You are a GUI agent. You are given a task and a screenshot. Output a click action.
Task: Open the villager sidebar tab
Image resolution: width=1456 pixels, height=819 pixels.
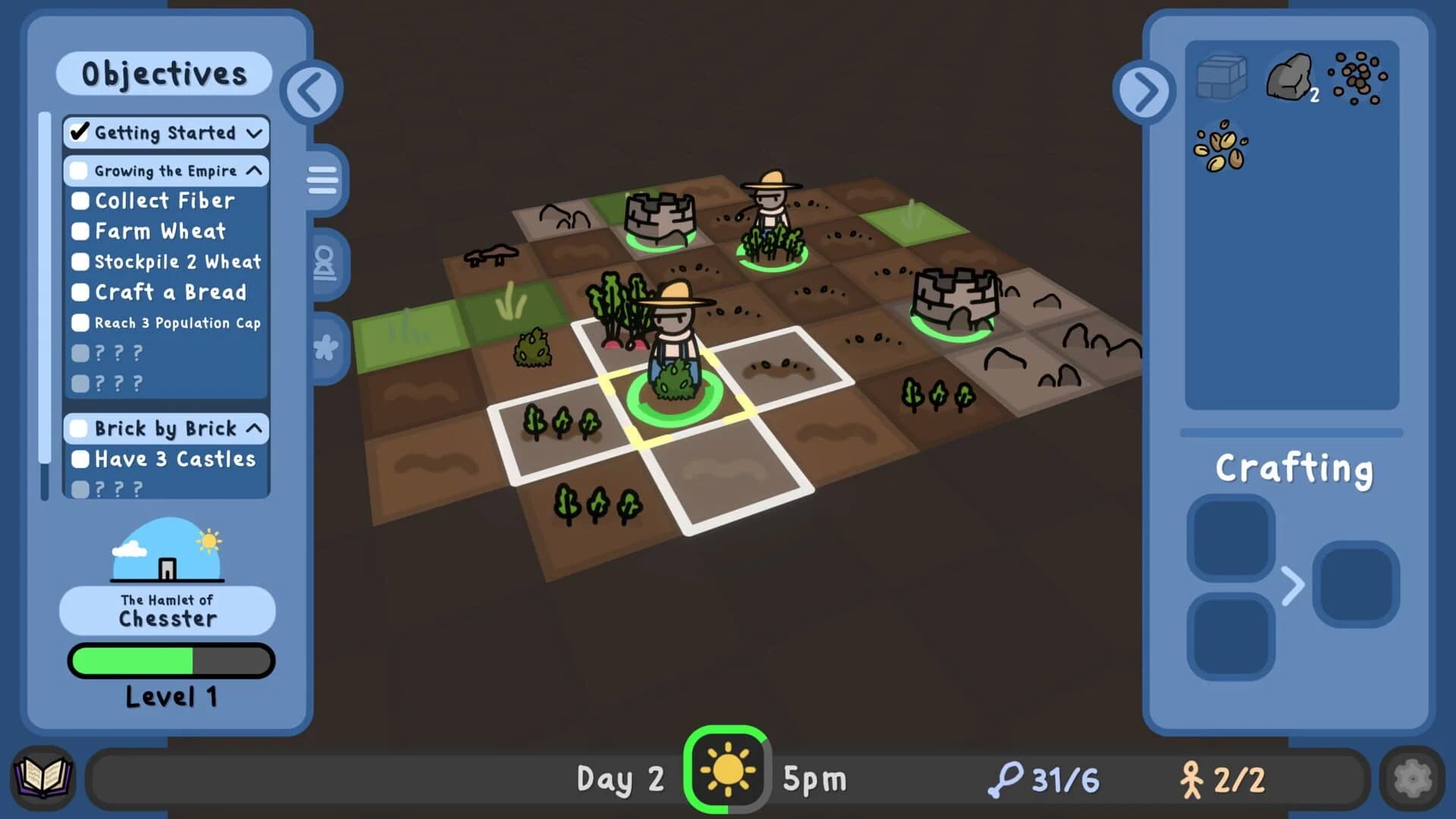(327, 265)
